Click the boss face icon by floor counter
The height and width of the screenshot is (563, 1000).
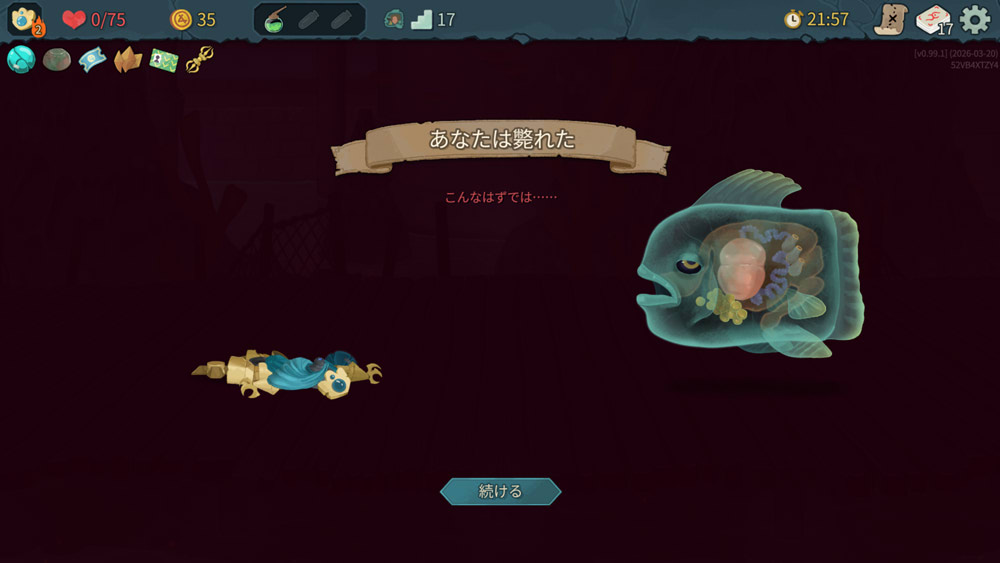394,20
